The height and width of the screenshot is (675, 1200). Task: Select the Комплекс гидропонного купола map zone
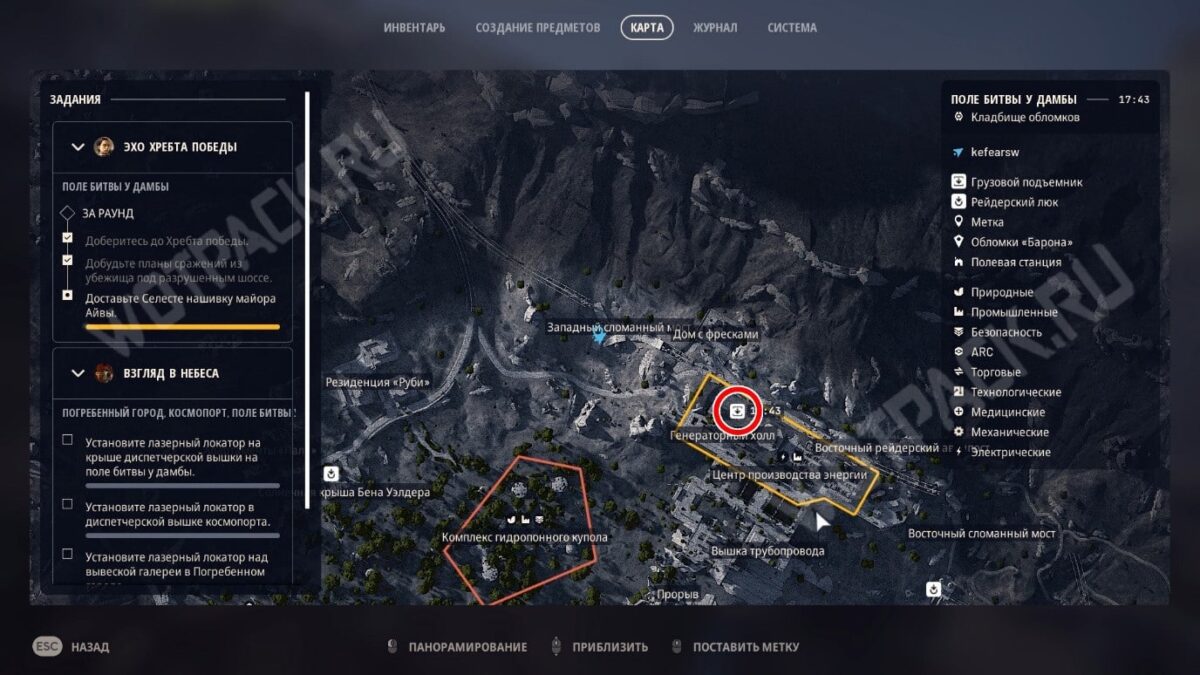pos(525,538)
